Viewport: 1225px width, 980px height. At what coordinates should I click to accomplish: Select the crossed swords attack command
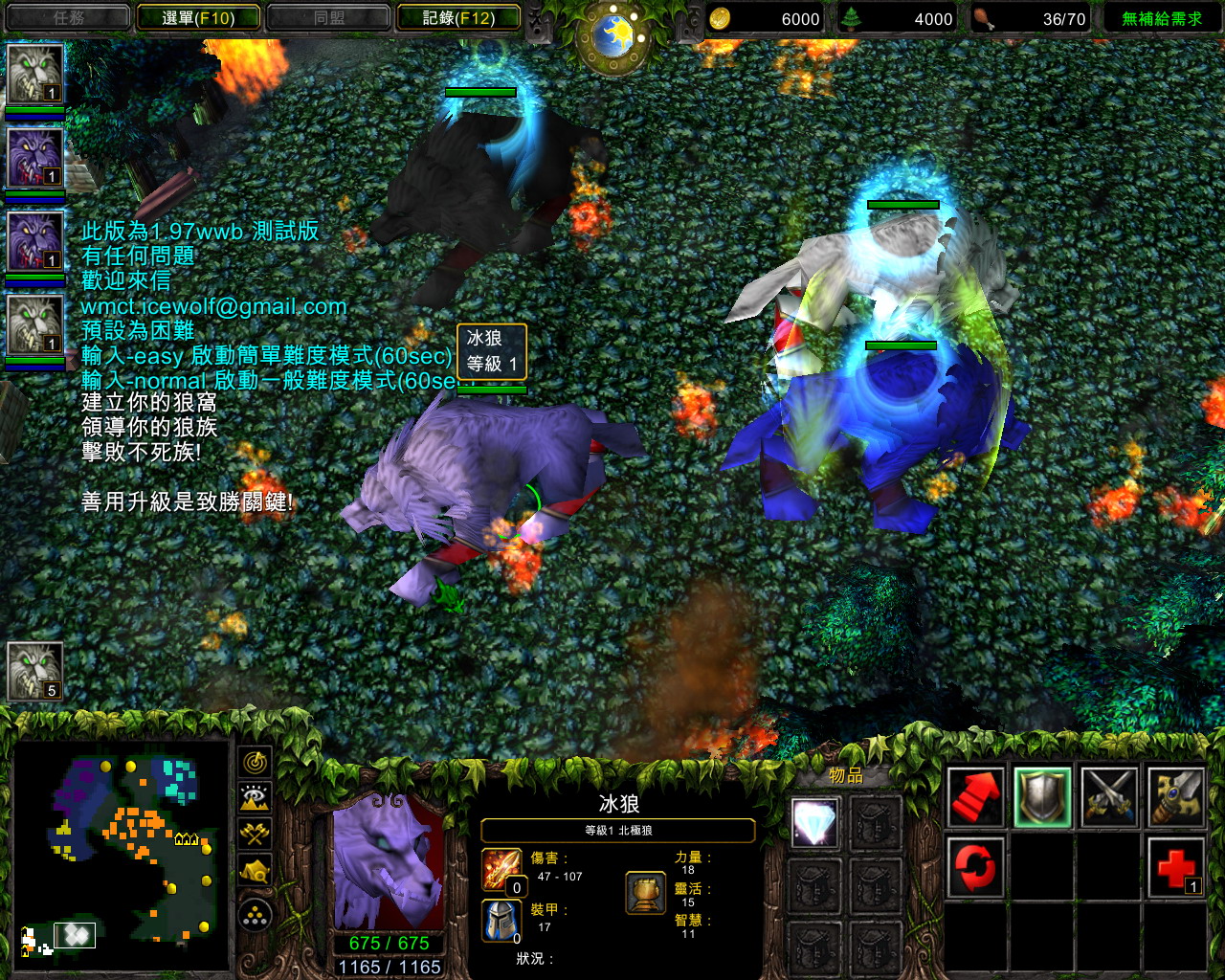1109,796
